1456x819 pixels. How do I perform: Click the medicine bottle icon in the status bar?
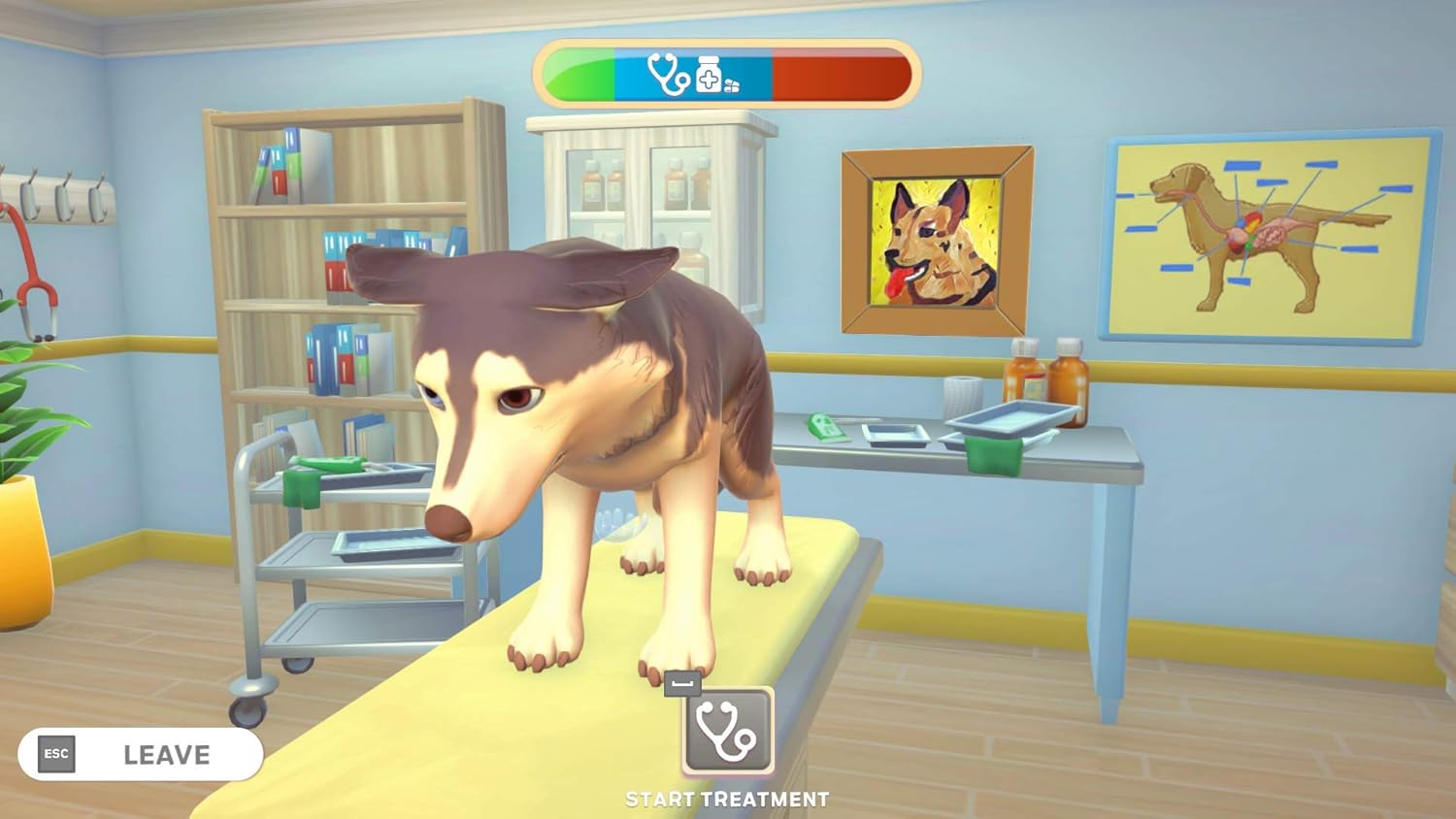click(708, 72)
